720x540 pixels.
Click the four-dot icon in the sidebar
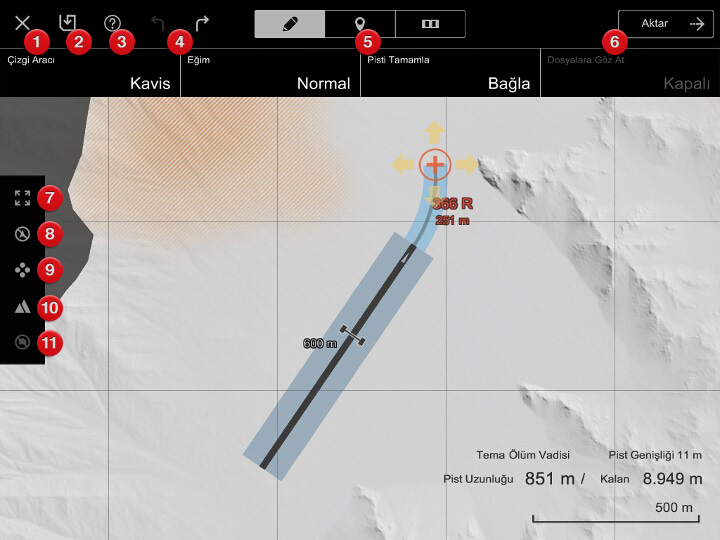(22, 270)
